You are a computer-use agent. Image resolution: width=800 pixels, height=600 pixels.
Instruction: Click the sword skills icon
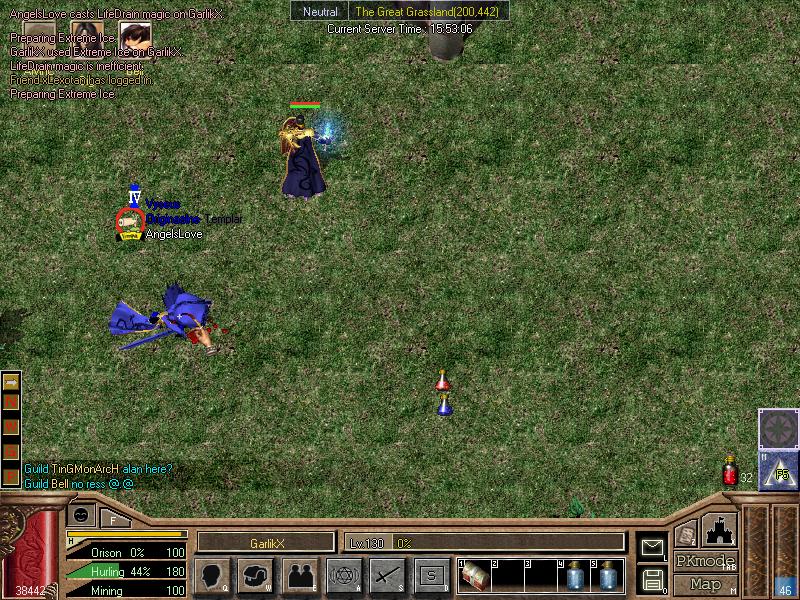pyautogui.click(x=387, y=575)
